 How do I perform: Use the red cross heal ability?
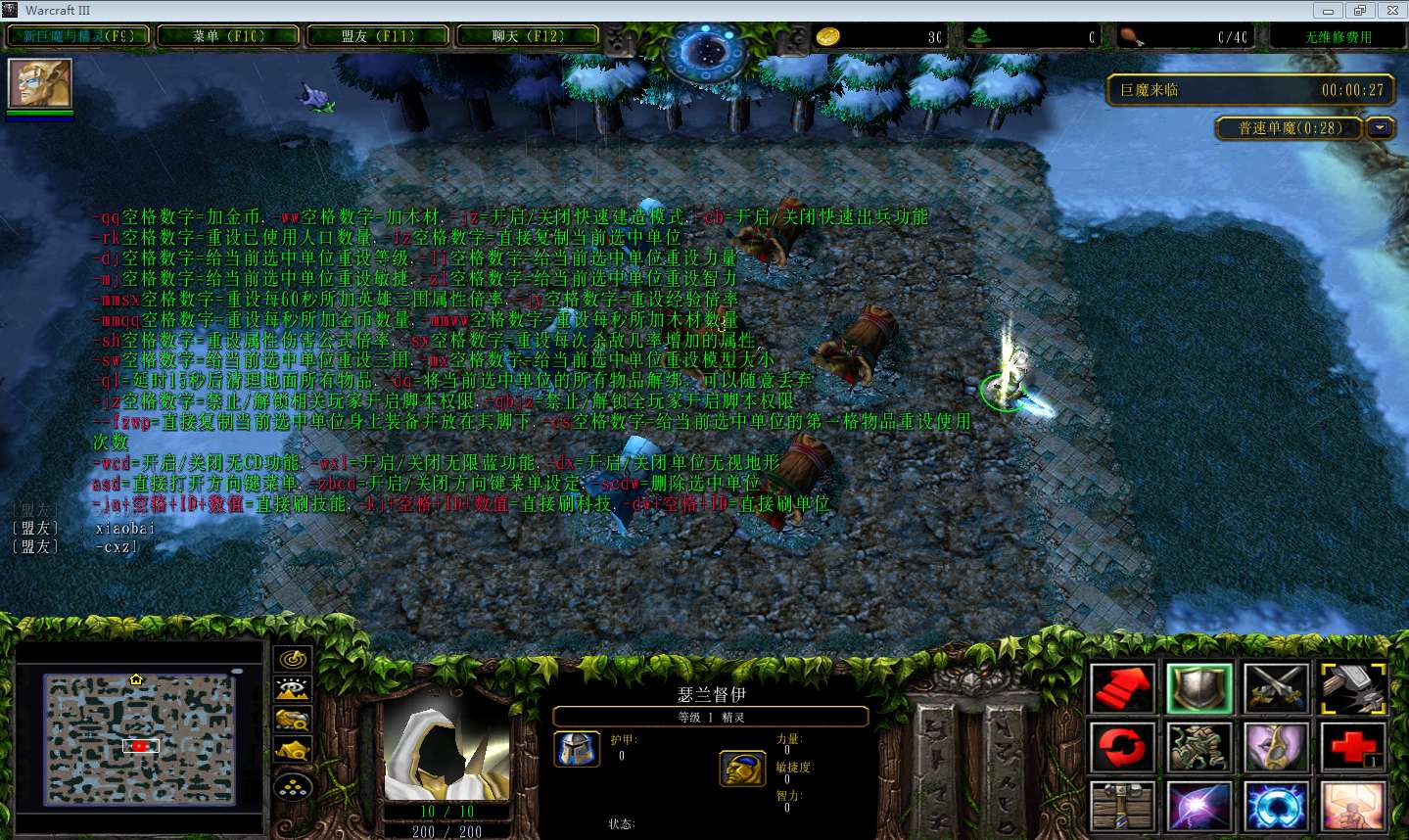point(1353,747)
